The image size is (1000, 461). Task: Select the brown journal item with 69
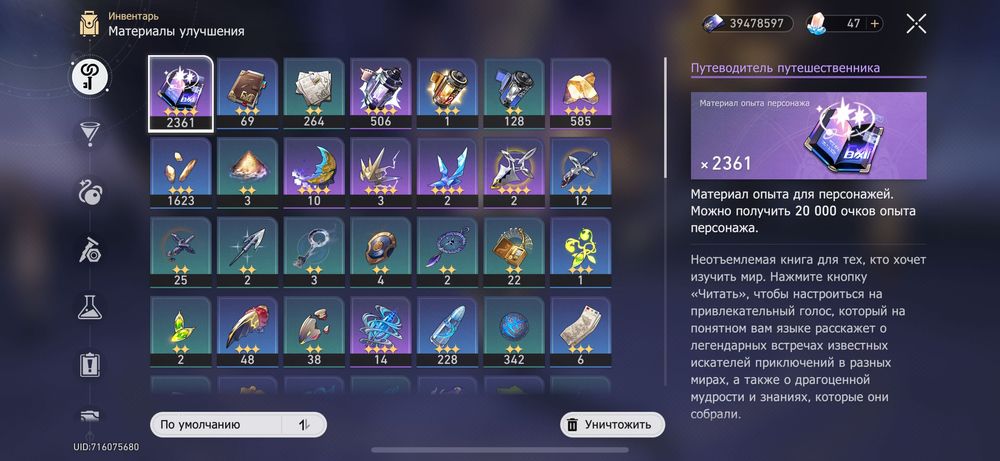(247, 93)
